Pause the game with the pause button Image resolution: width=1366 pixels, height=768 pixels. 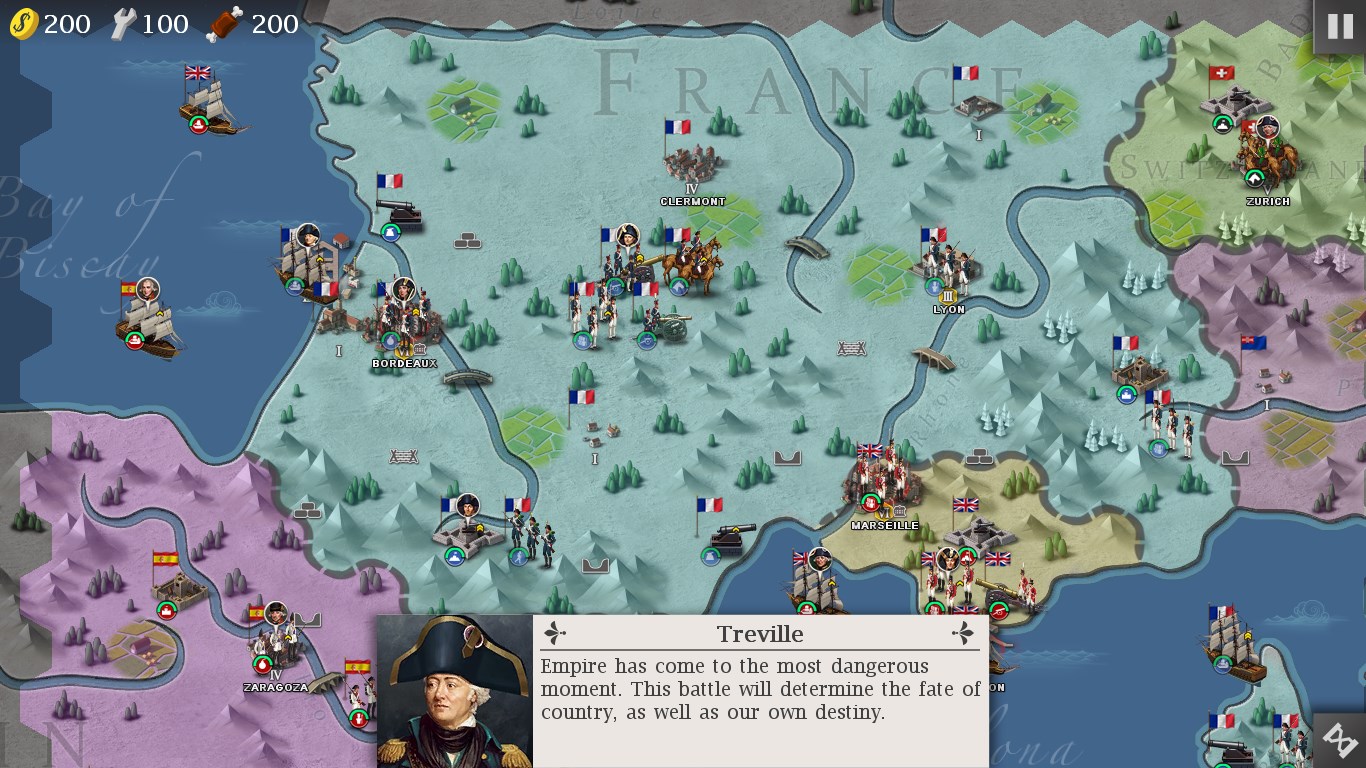(x=1339, y=27)
